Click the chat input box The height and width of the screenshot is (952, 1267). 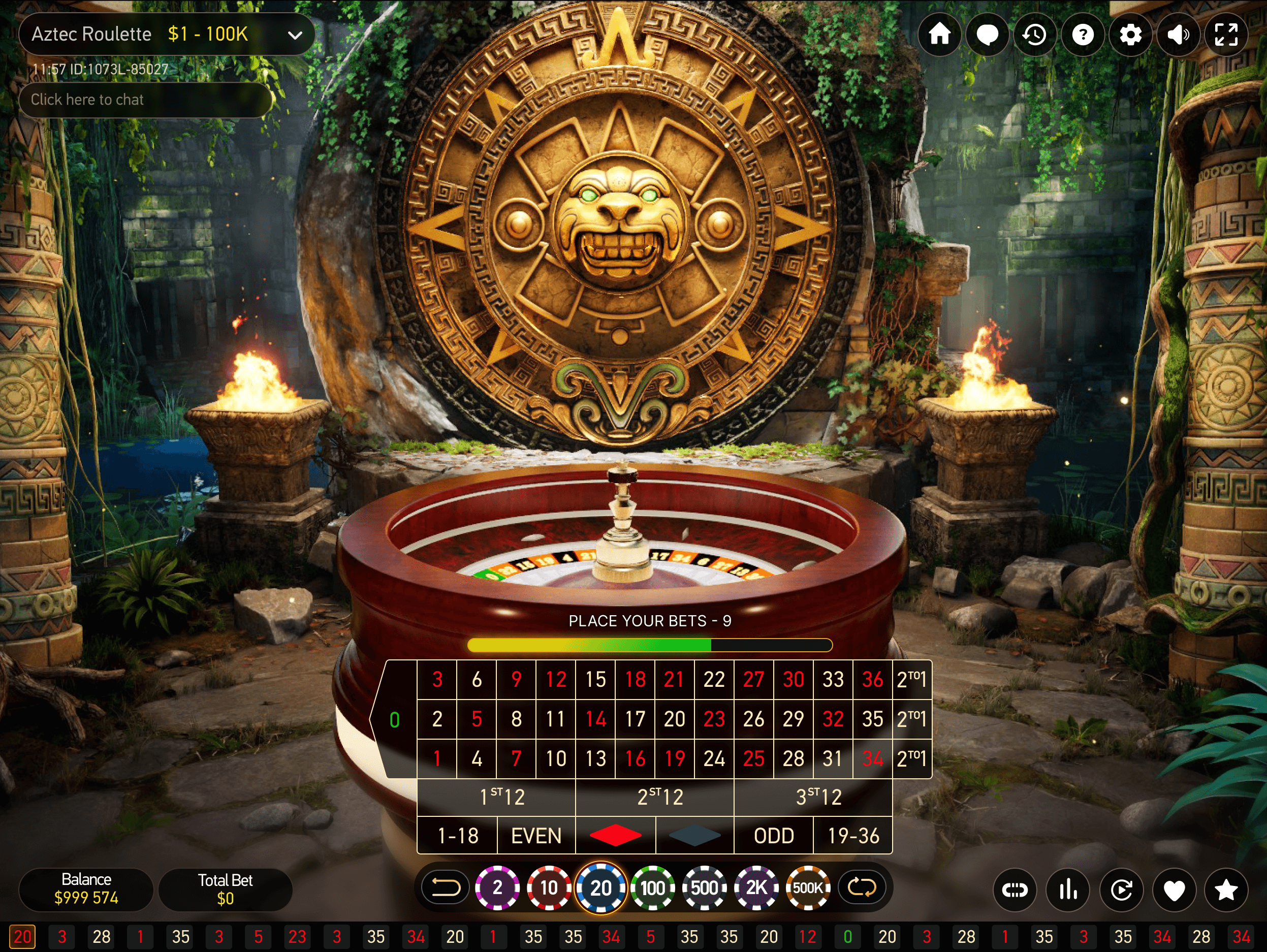click(x=145, y=100)
